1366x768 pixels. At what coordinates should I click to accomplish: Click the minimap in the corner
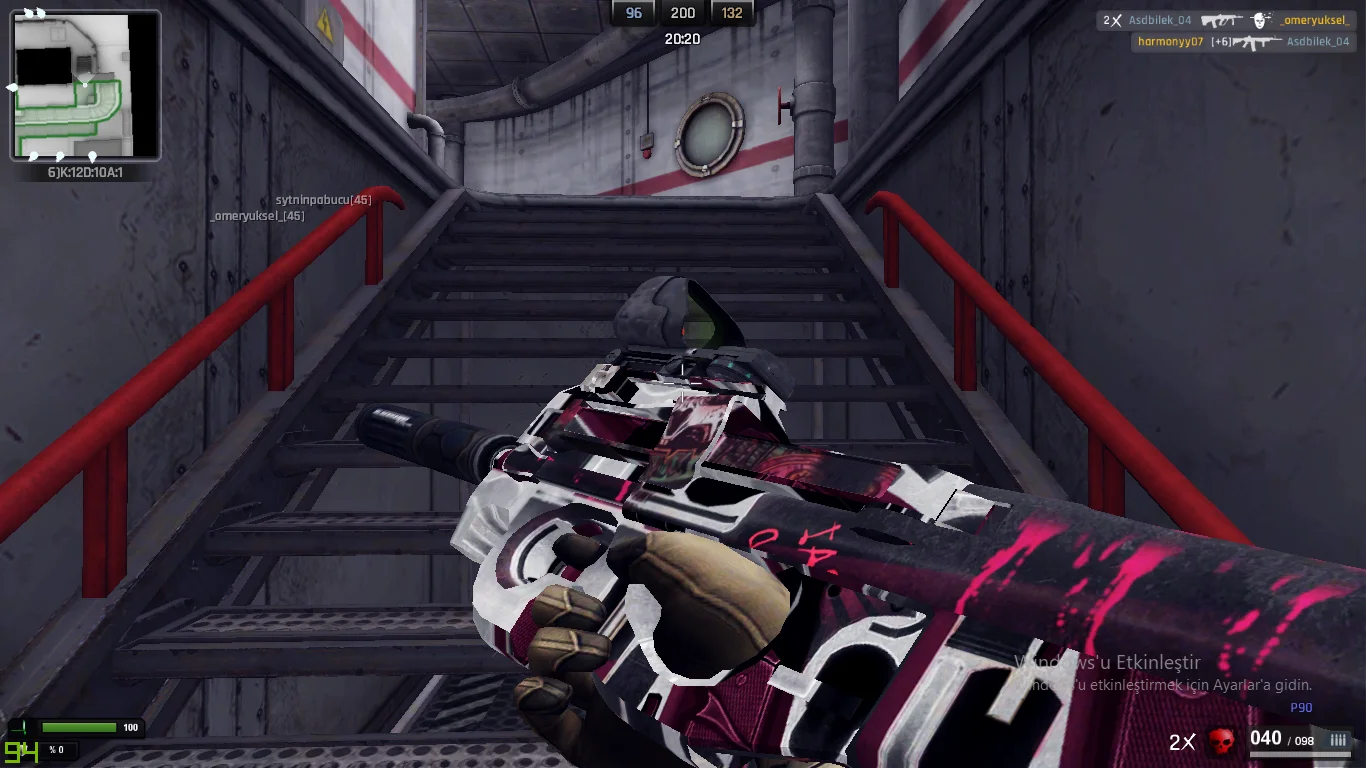85,85
